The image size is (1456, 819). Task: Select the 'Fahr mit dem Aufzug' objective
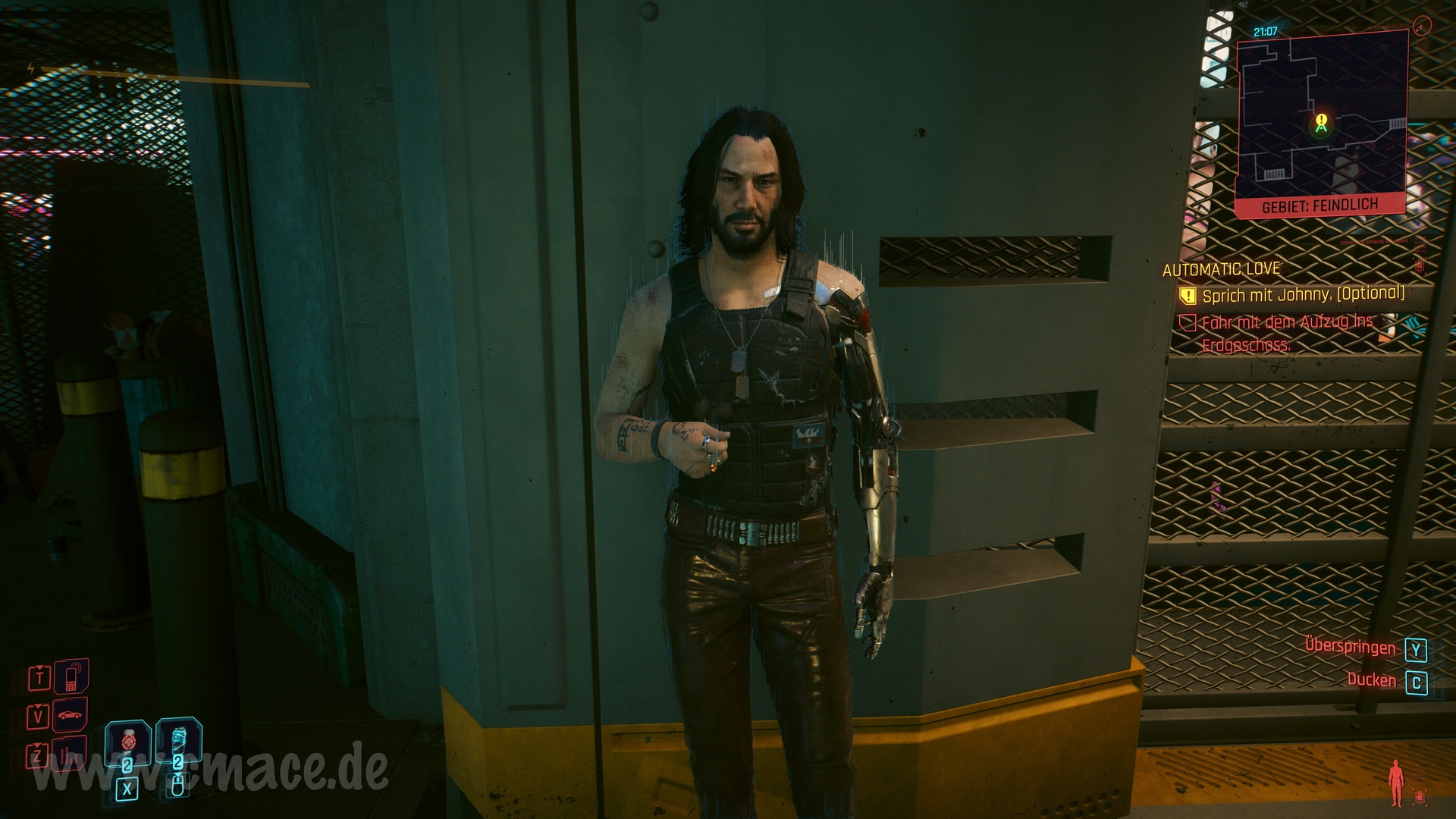(1287, 333)
